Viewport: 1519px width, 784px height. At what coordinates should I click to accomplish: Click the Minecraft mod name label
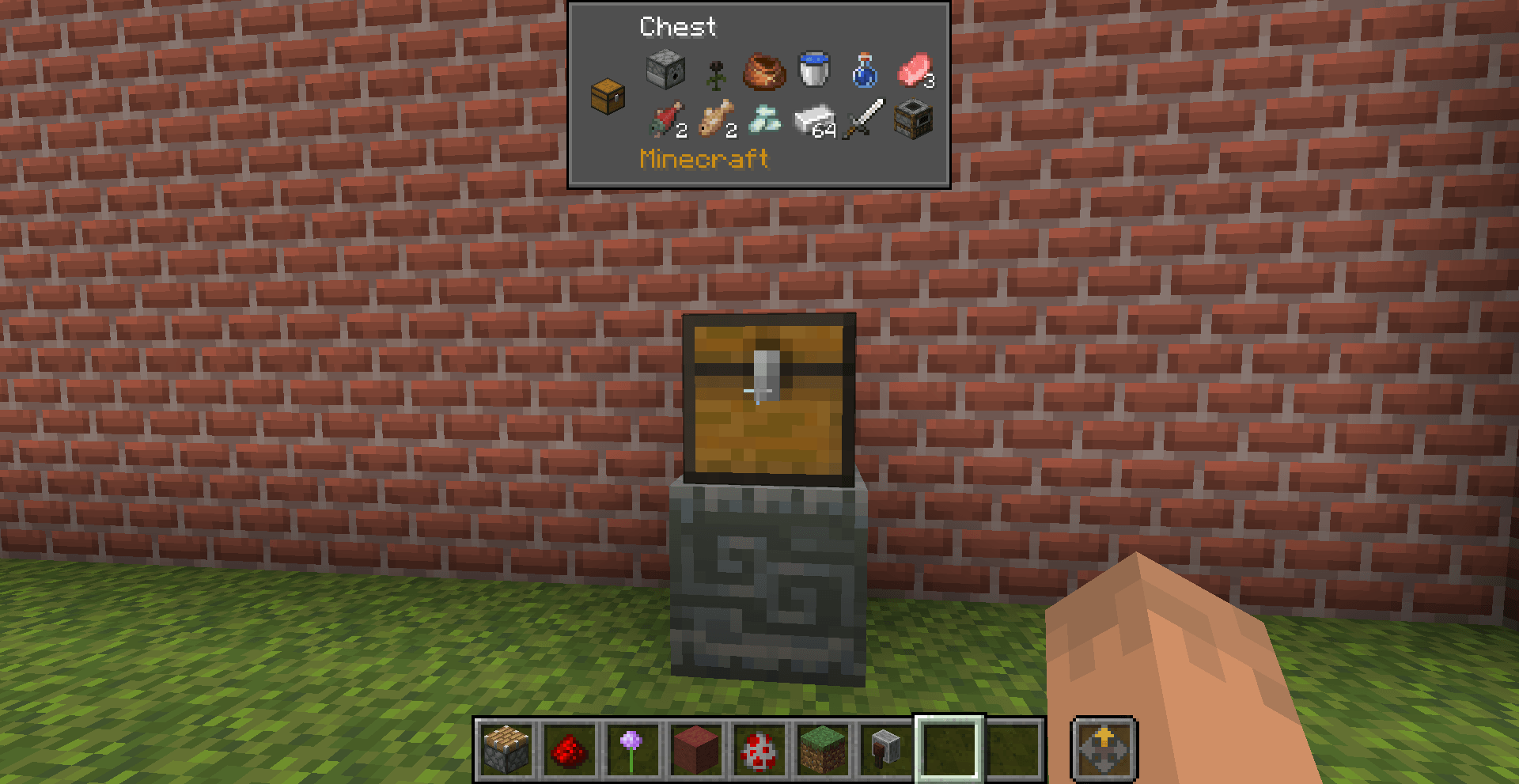coord(703,159)
